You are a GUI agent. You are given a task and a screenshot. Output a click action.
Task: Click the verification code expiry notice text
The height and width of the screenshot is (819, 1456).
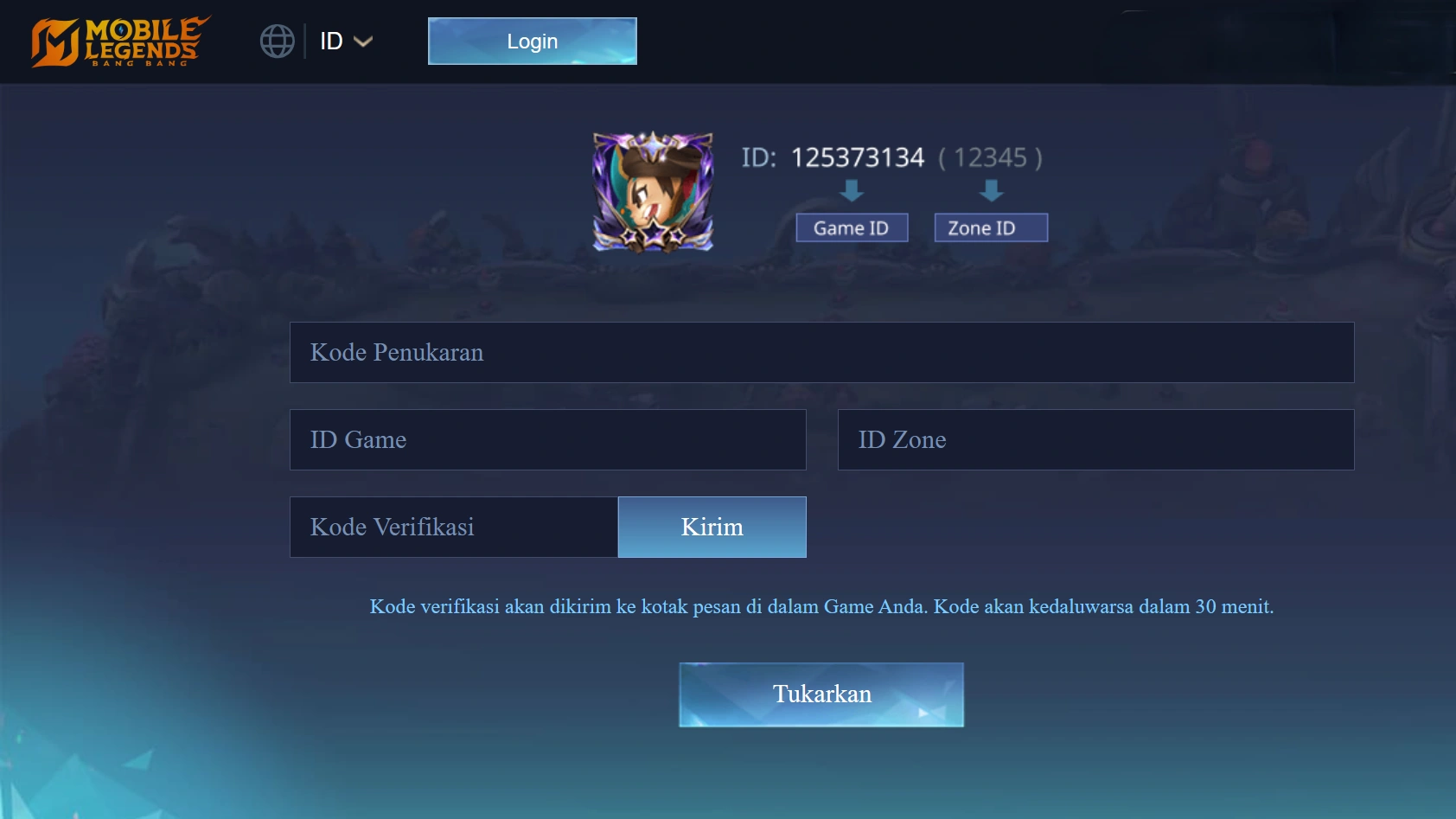pos(821,606)
